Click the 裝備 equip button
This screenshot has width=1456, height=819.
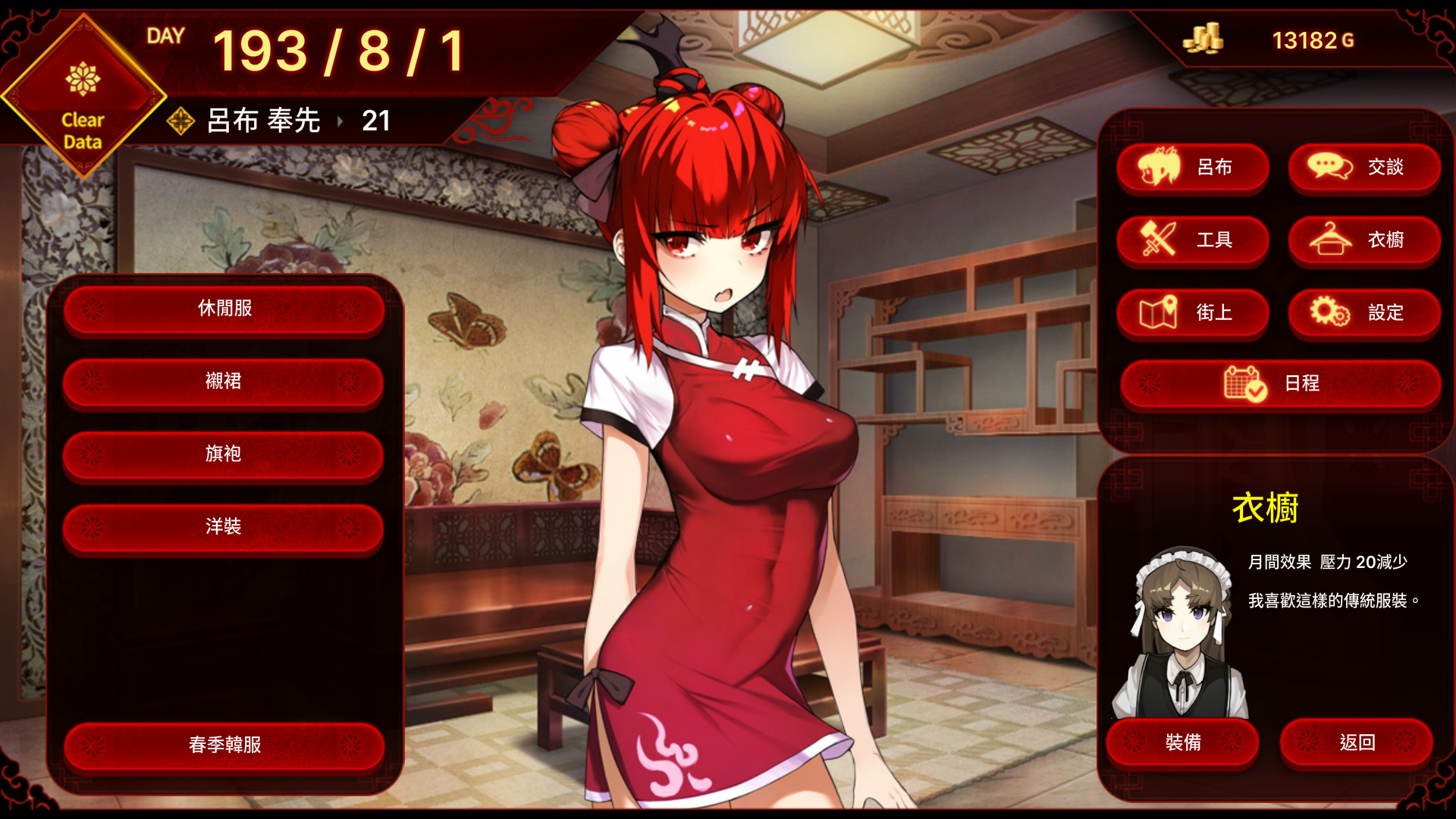tap(1183, 742)
